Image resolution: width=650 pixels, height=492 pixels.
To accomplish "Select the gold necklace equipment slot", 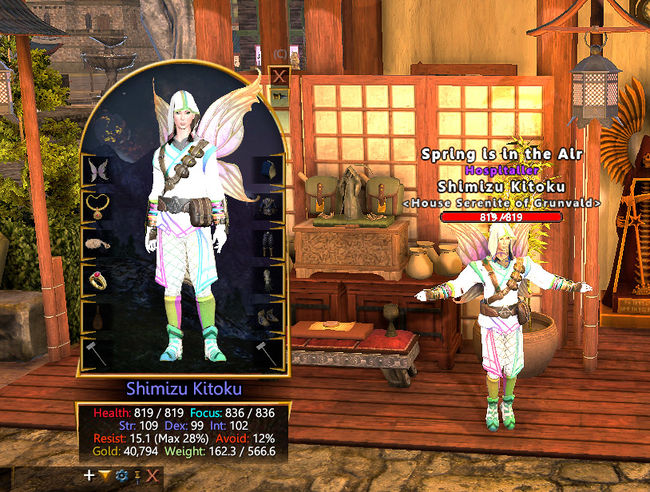I will (97, 206).
